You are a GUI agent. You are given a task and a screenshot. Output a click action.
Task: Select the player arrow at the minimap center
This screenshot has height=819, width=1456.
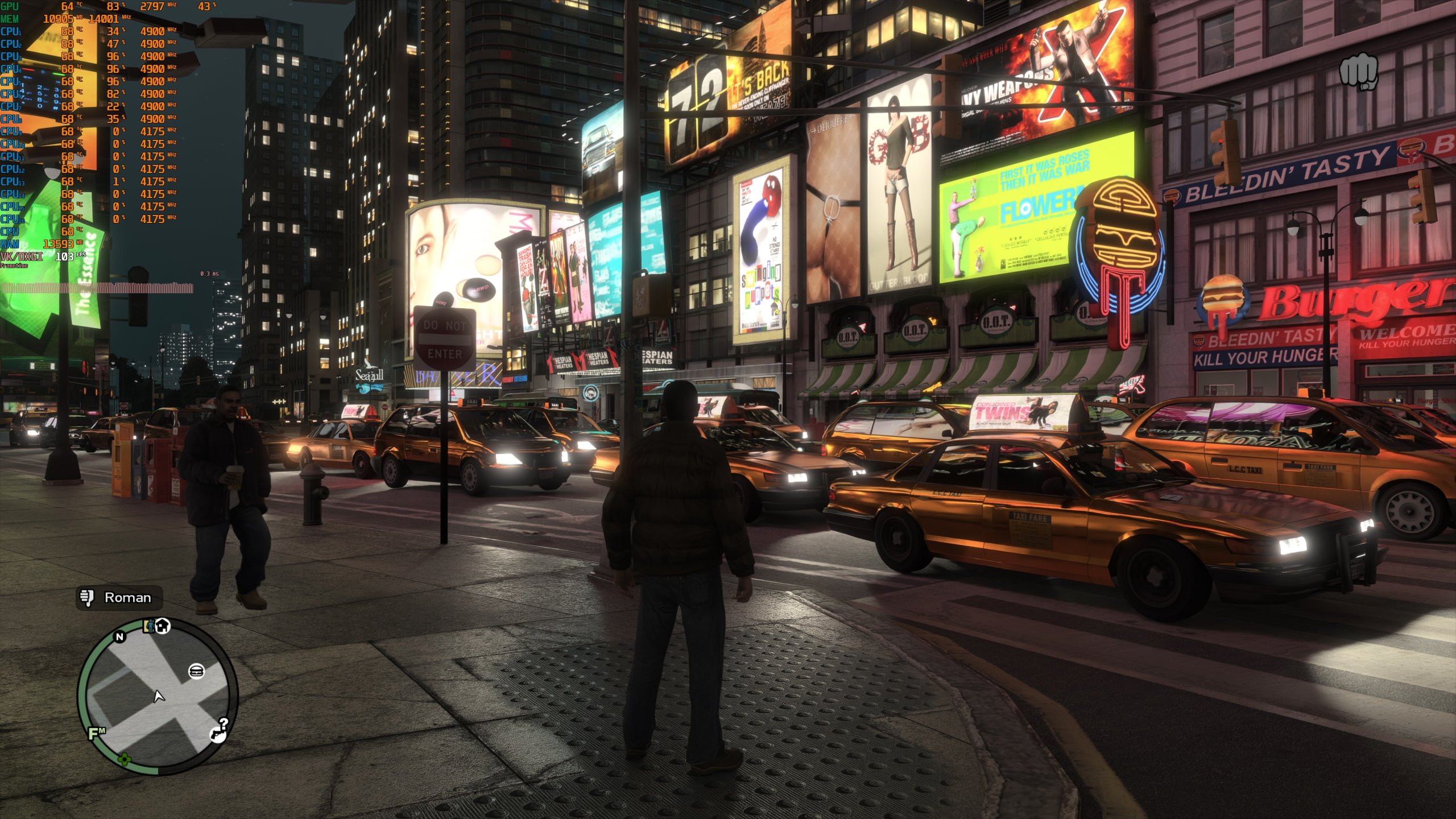158,696
